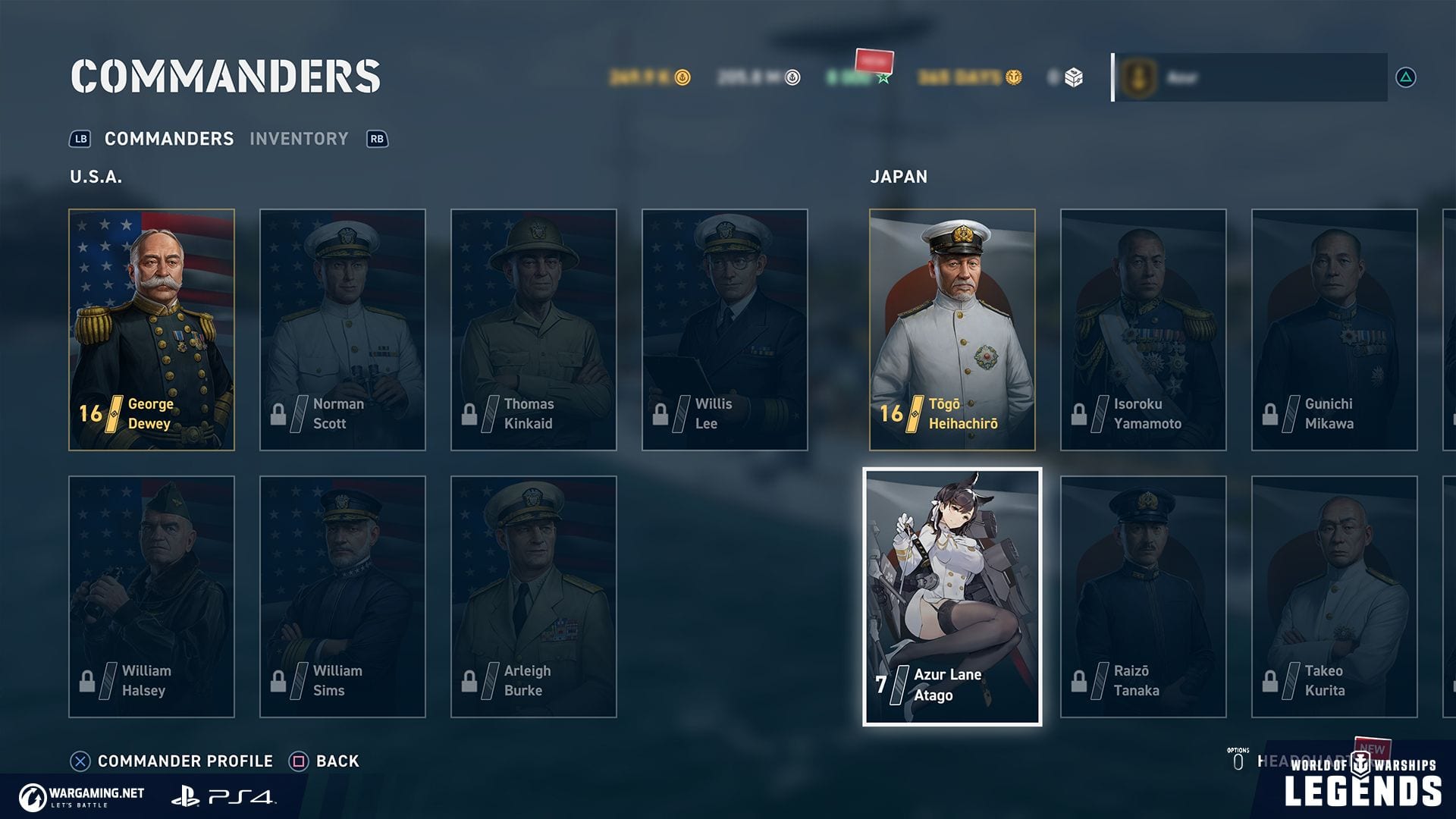Pick the Willis Lee commander card
Image resolution: width=1456 pixels, height=819 pixels.
[725, 330]
